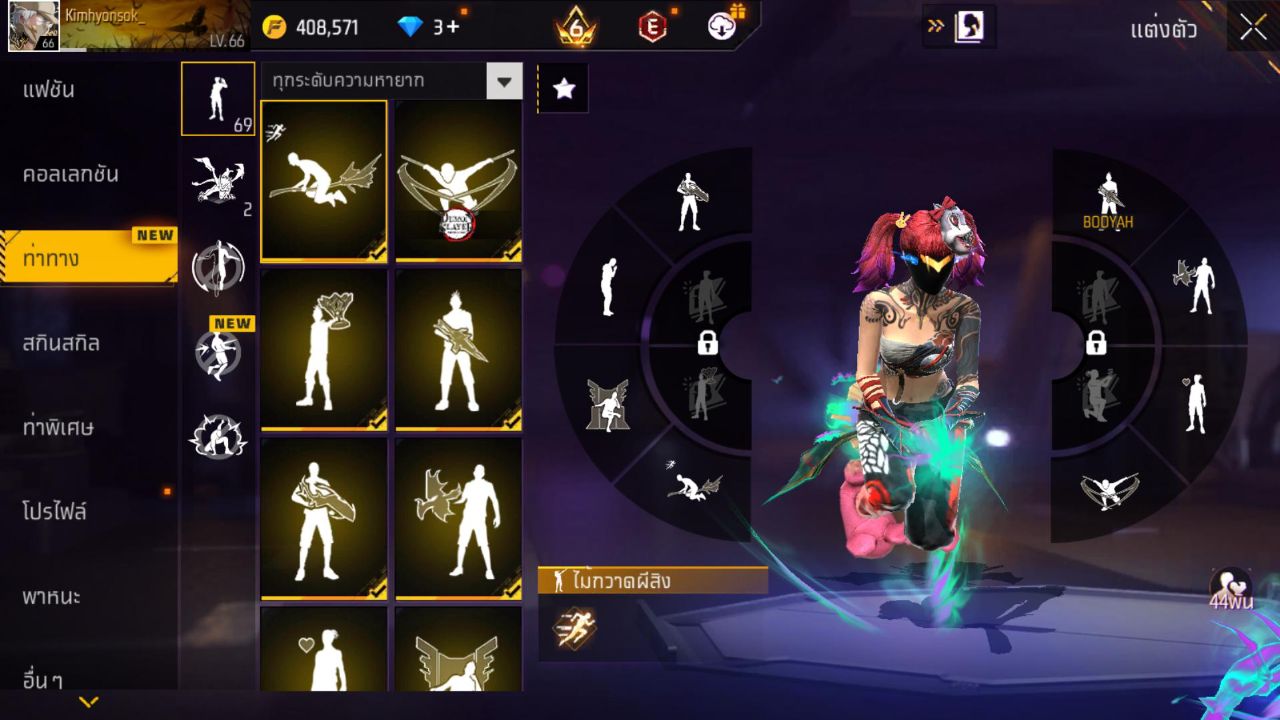Select the Demon Slayer emote tile
The image size is (1280, 720).
point(459,181)
